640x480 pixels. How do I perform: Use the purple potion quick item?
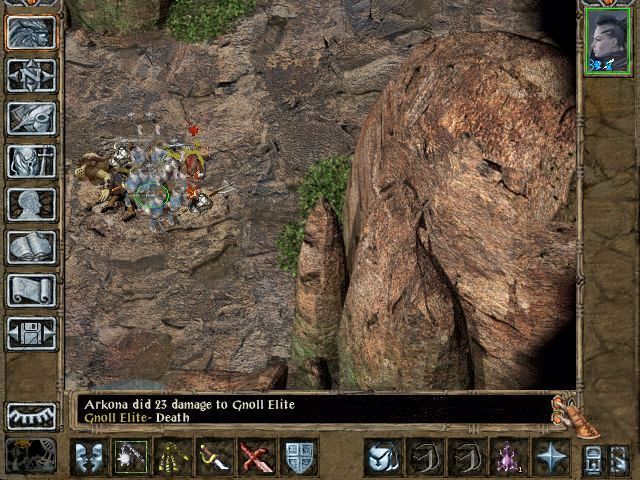508,458
